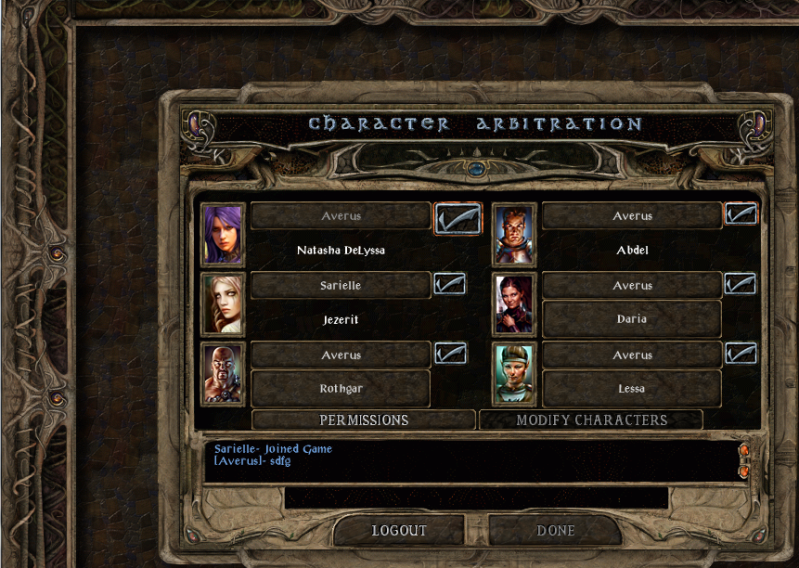799x568 pixels.
Task: Toggle the ready checkmark for Lessa
Action: [741, 353]
